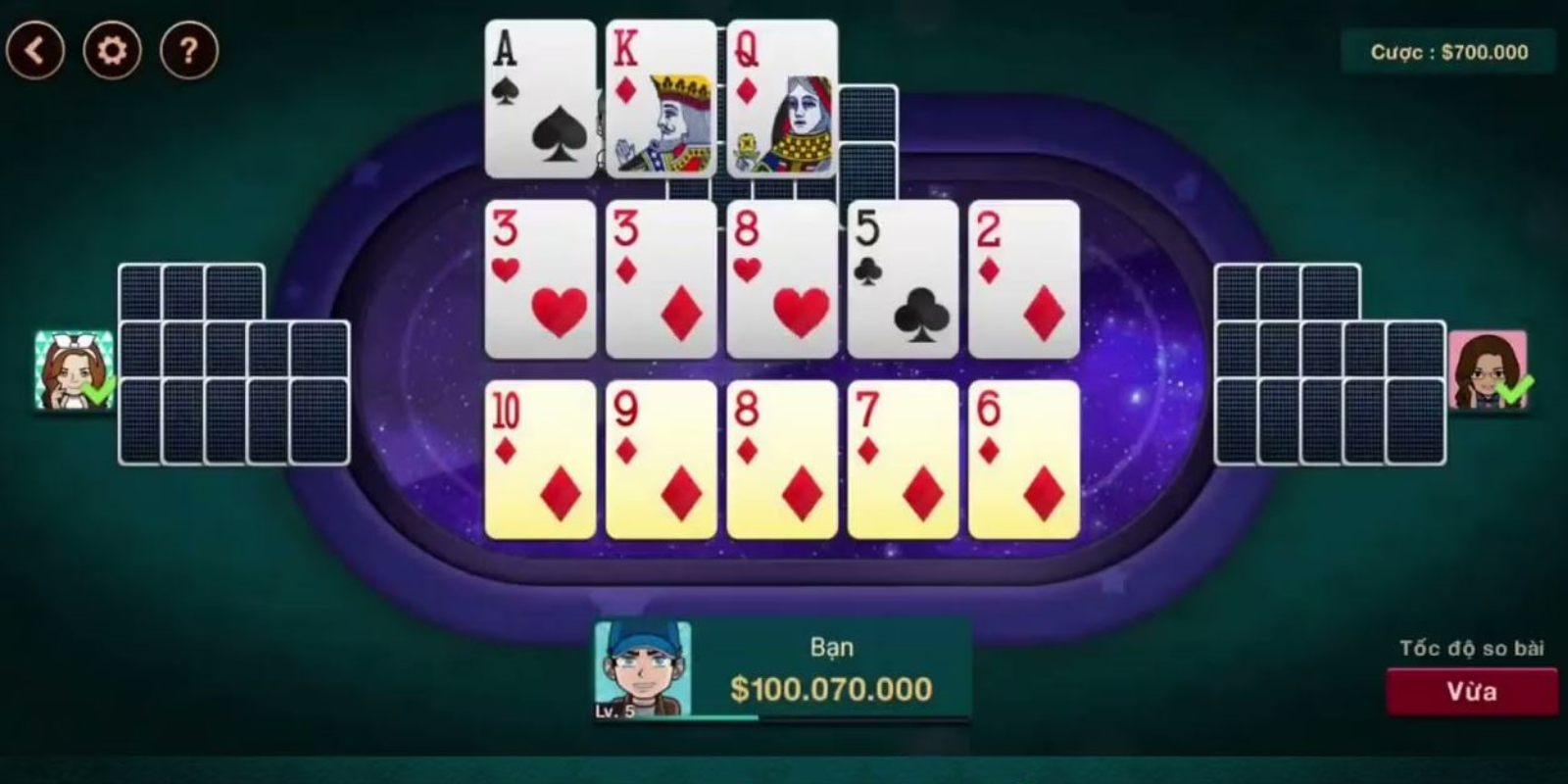Open the settings gear menu

tap(111, 47)
